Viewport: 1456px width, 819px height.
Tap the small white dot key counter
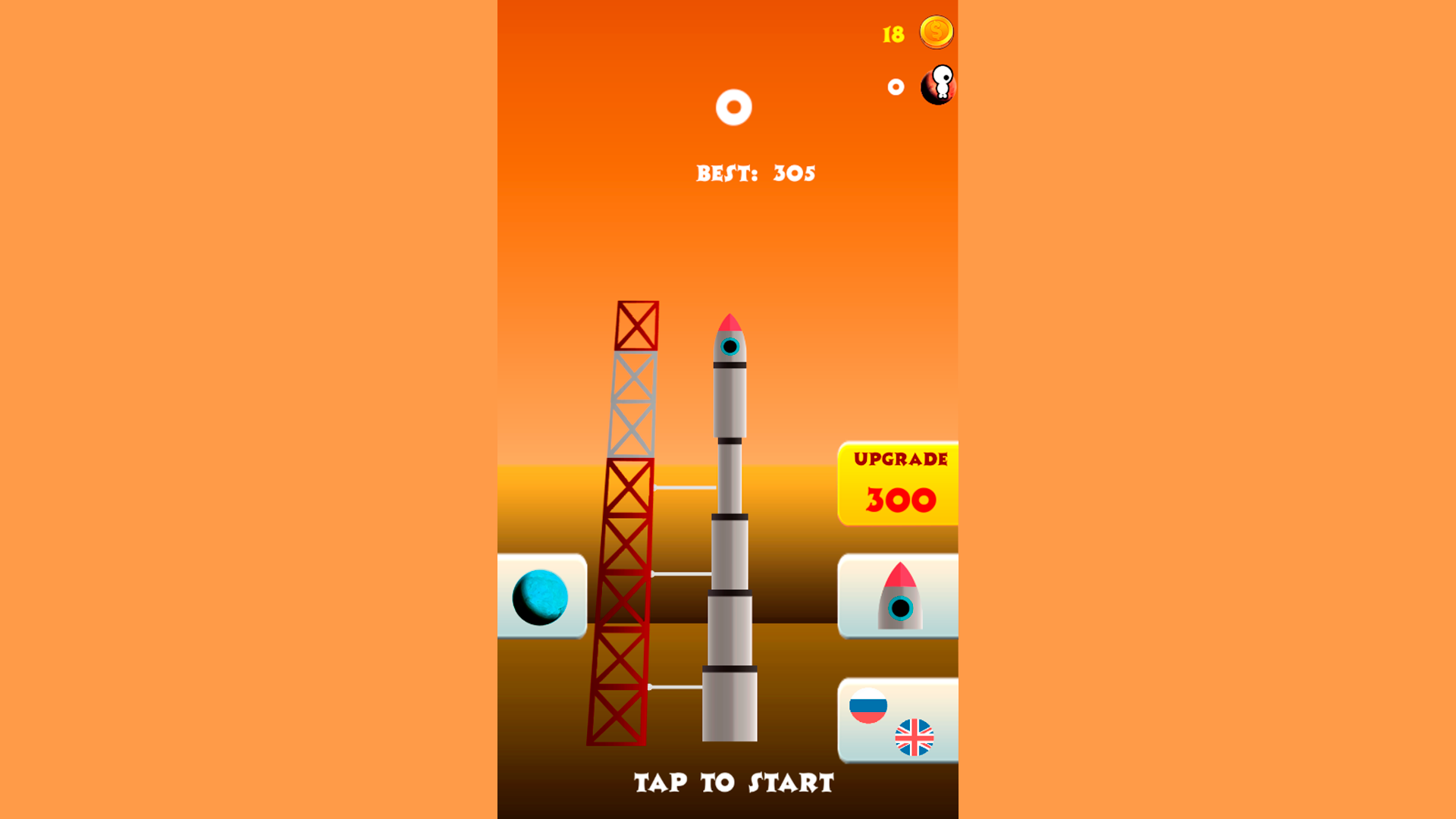pyautogui.click(x=896, y=85)
